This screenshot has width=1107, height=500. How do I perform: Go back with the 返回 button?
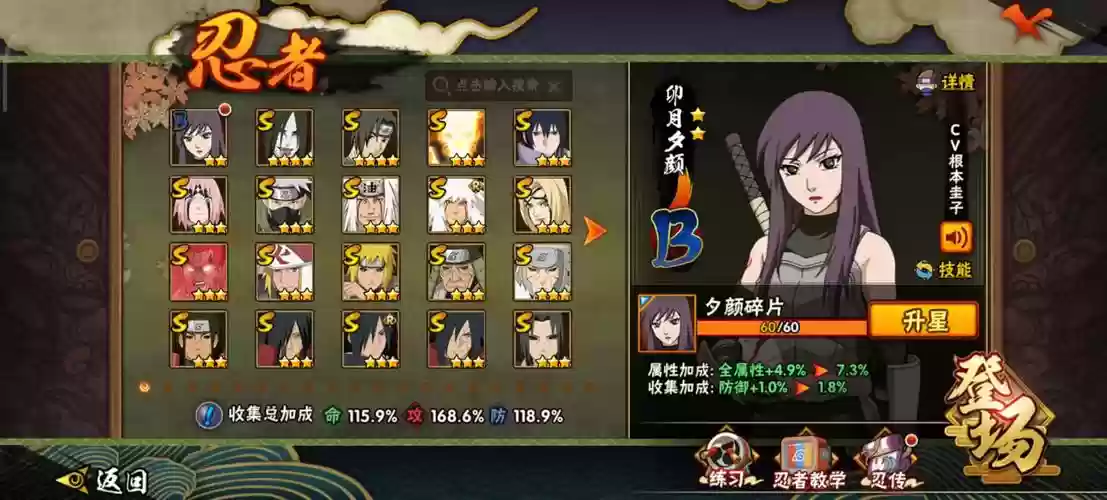106,481
